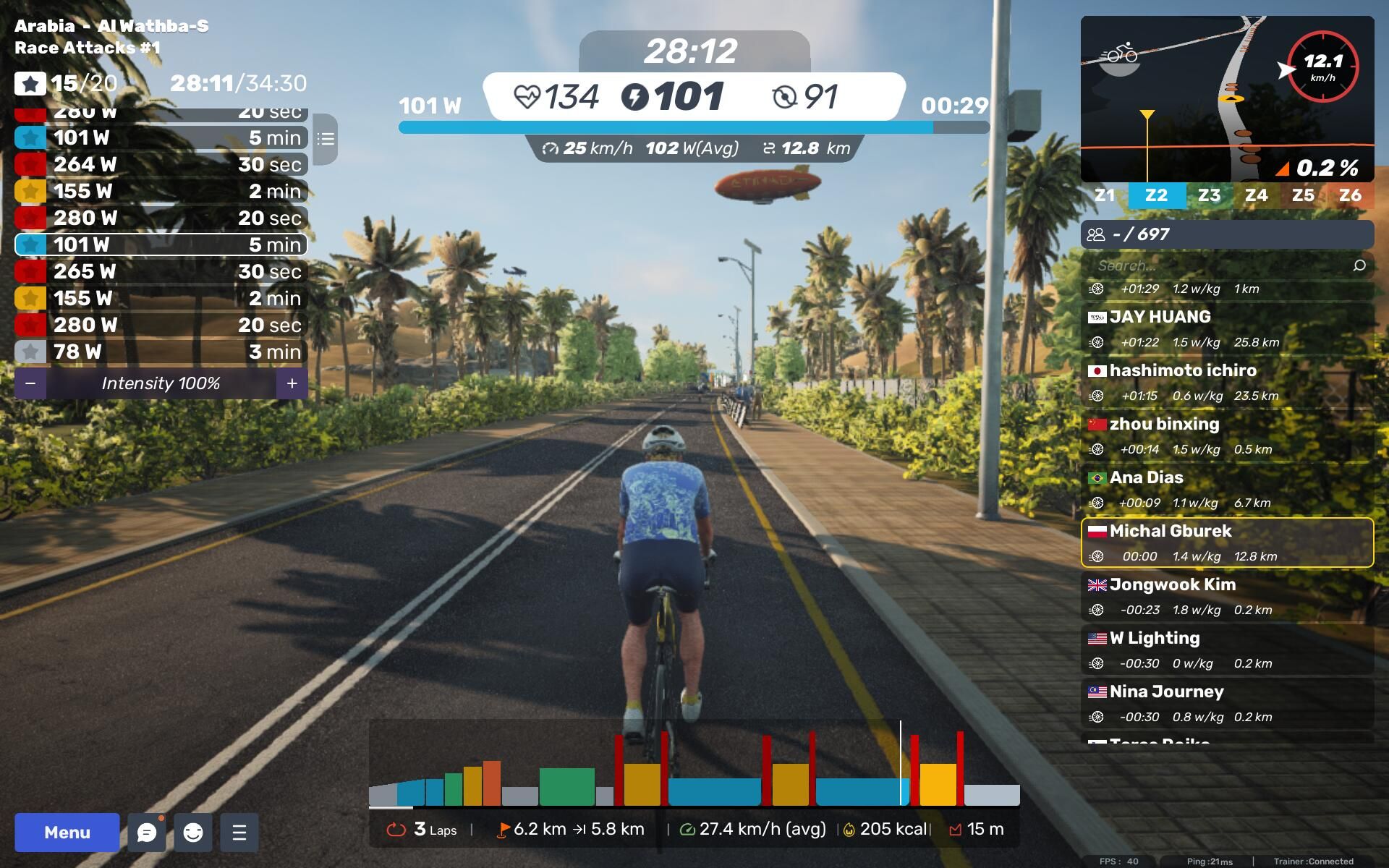Viewport: 1389px width, 868px height.
Task: Select the 78 W 3 min interval
Action: 161,352
